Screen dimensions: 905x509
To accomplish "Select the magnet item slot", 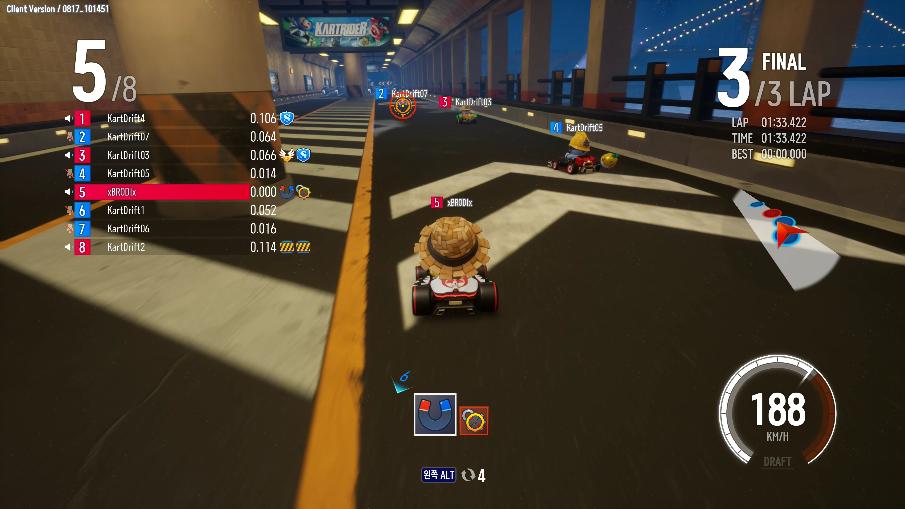I will (x=435, y=414).
